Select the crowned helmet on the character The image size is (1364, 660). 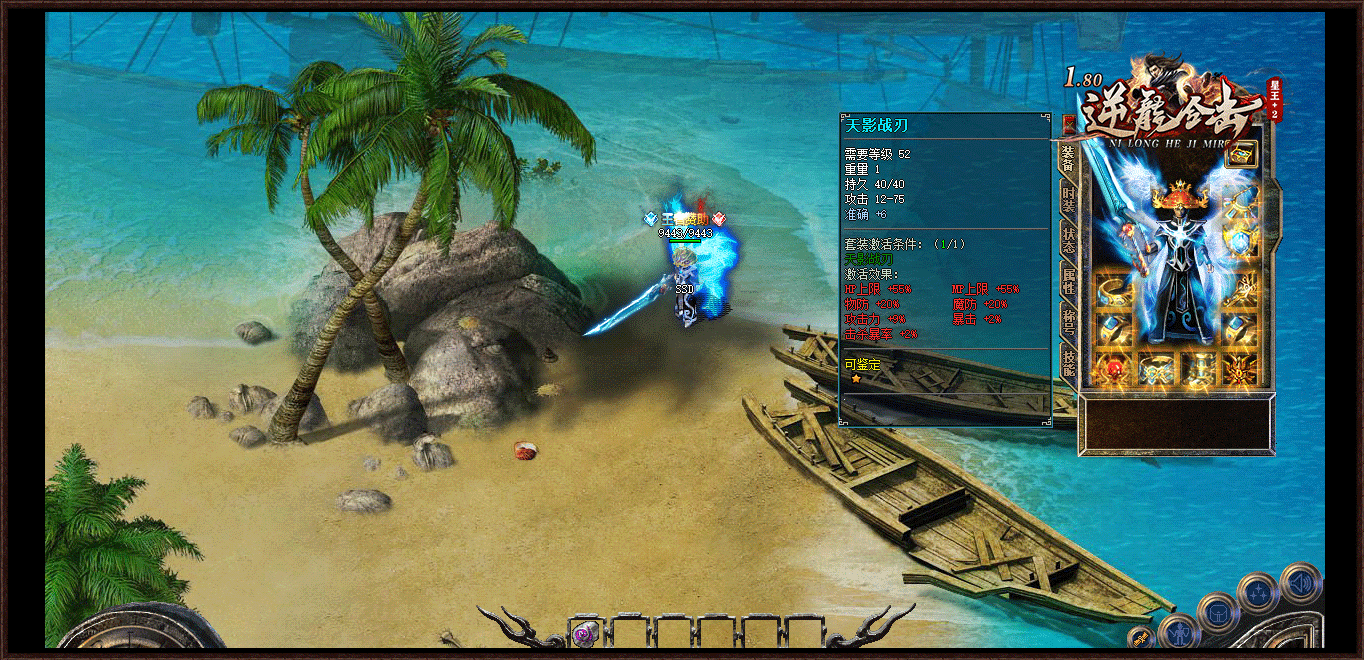click(1179, 194)
